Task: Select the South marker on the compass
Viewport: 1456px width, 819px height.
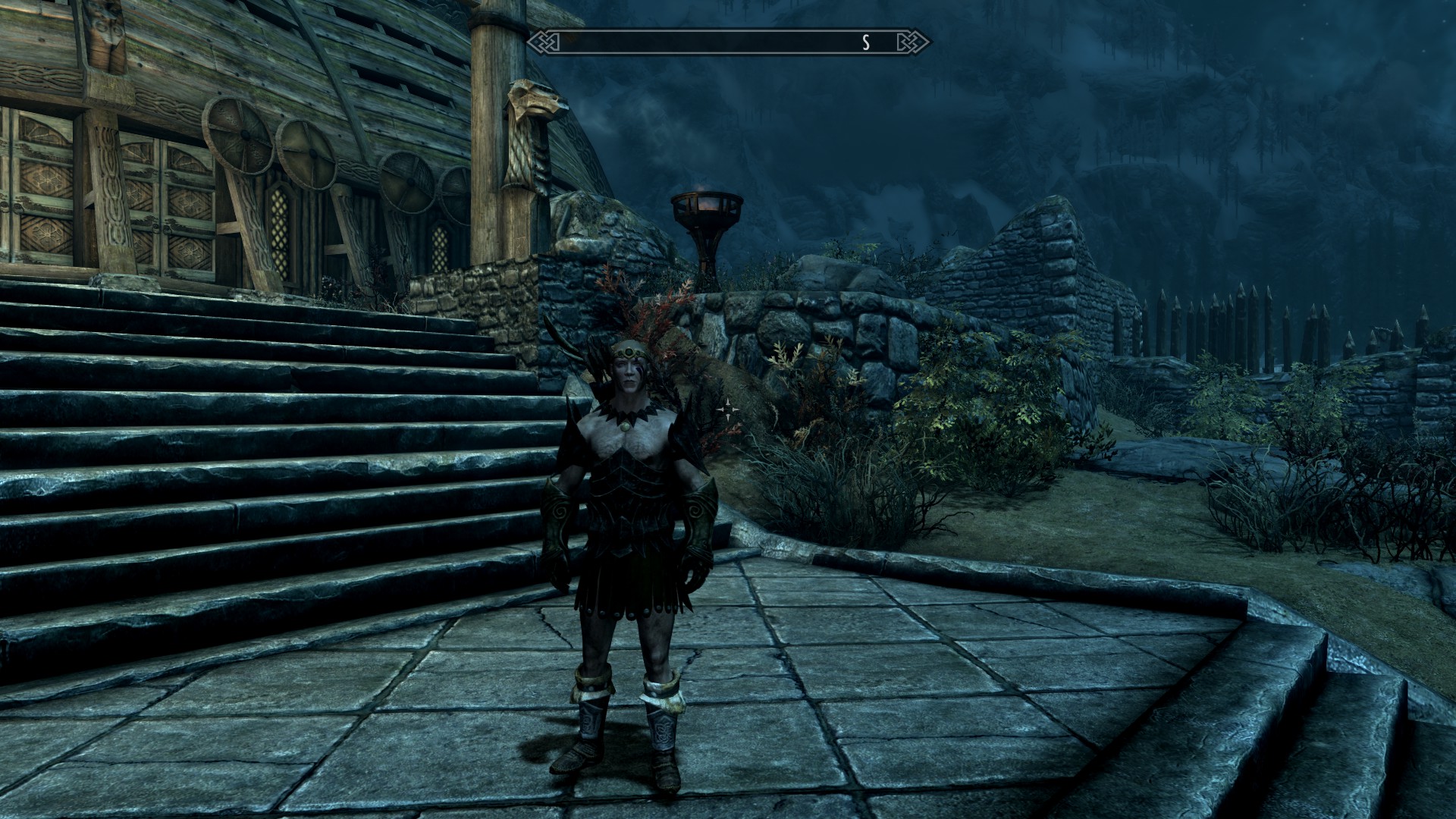Action: pos(865,43)
